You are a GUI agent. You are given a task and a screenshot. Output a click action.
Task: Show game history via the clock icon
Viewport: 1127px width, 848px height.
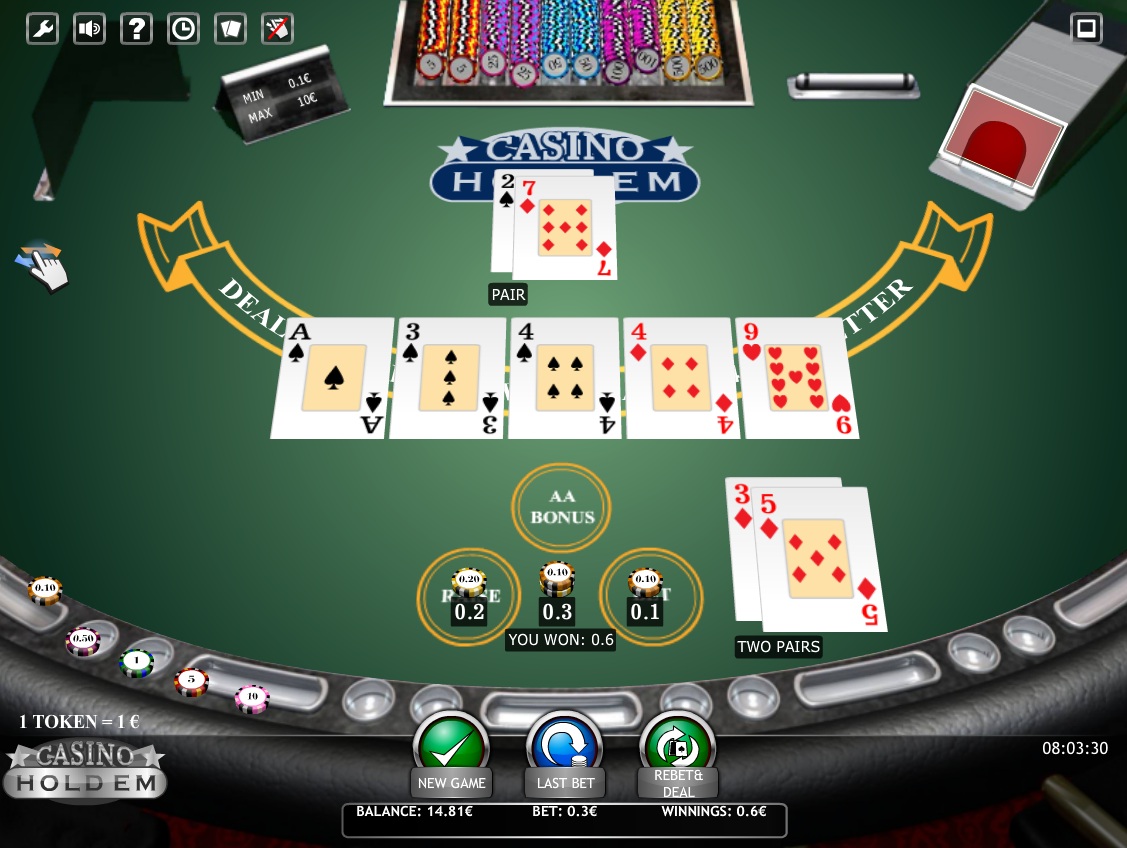click(183, 28)
